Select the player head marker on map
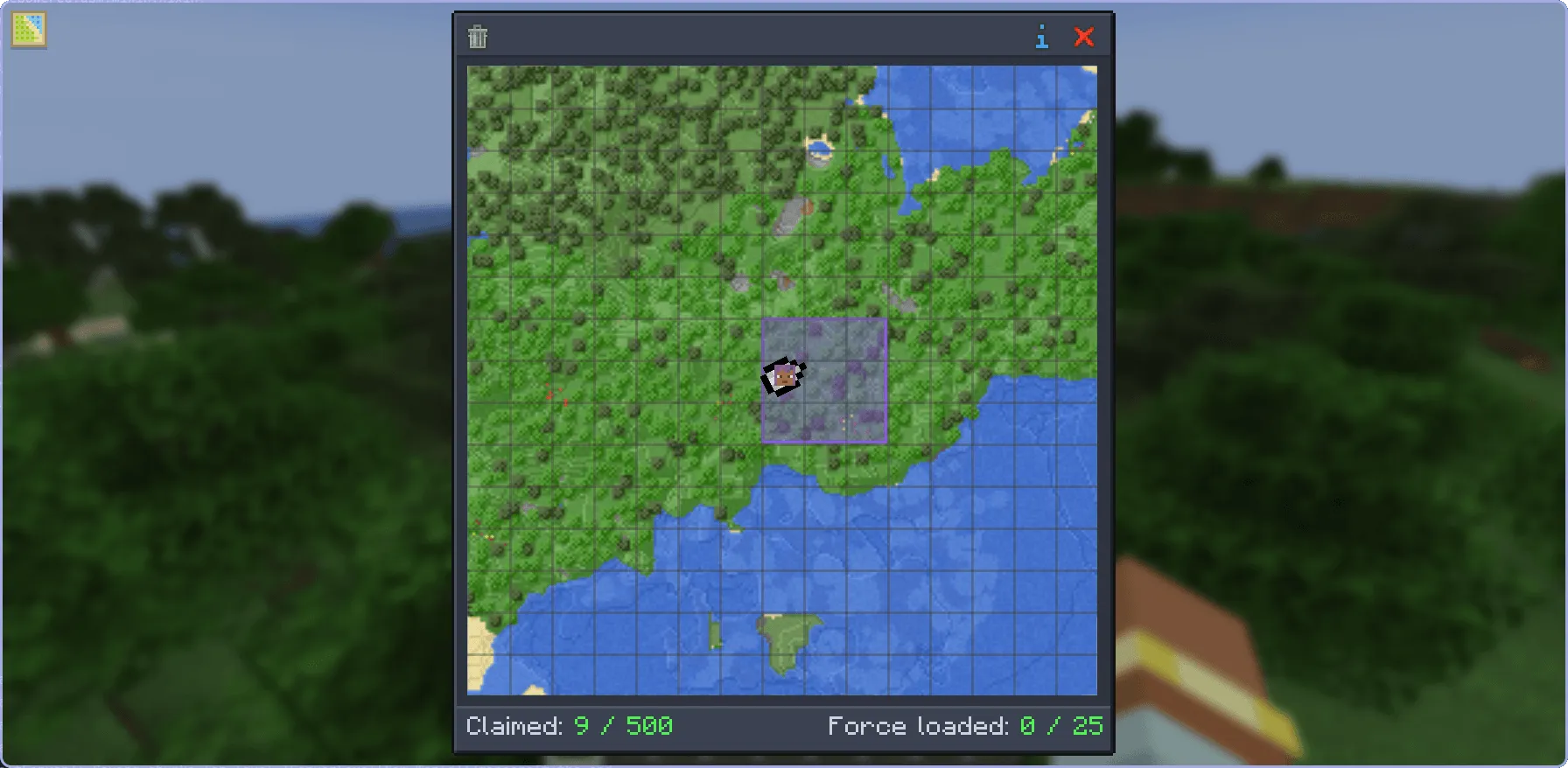The image size is (1568, 768). point(785,376)
